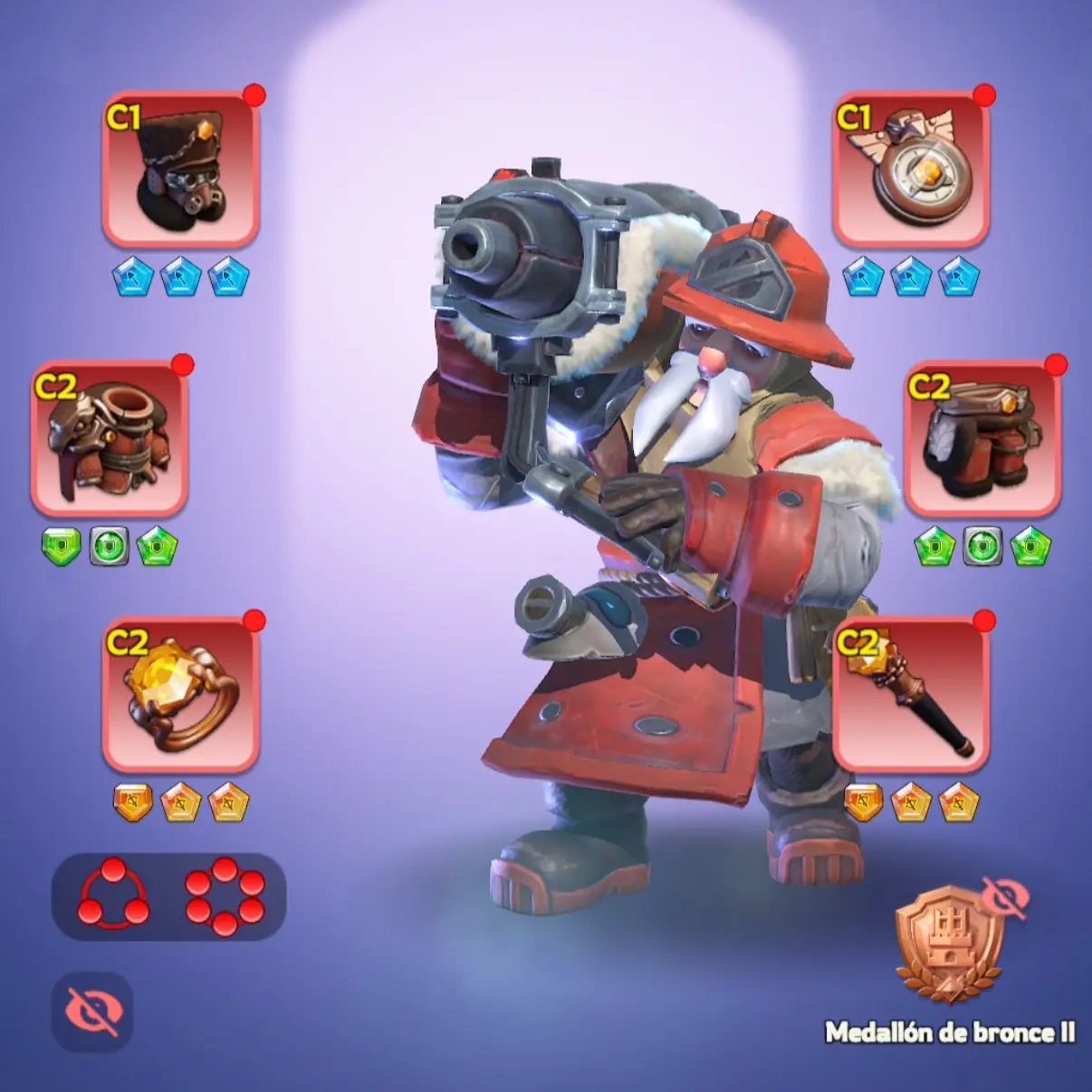Select the C2 red chest armor slot
This screenshot has width=1092, height=1092.
[x=110, y=439]
